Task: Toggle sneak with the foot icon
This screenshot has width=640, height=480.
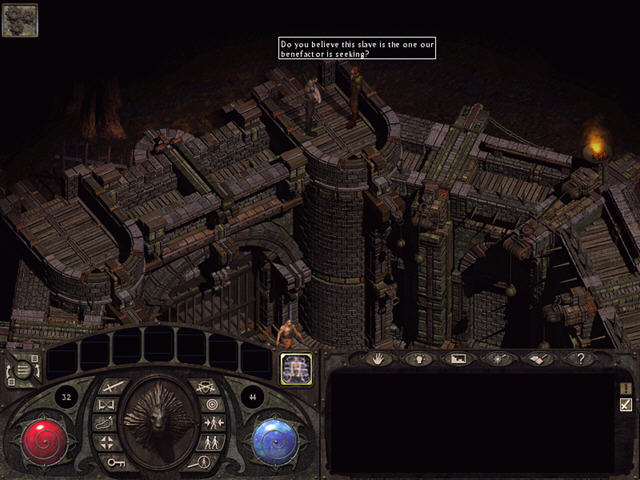Action: coord(106,424)
